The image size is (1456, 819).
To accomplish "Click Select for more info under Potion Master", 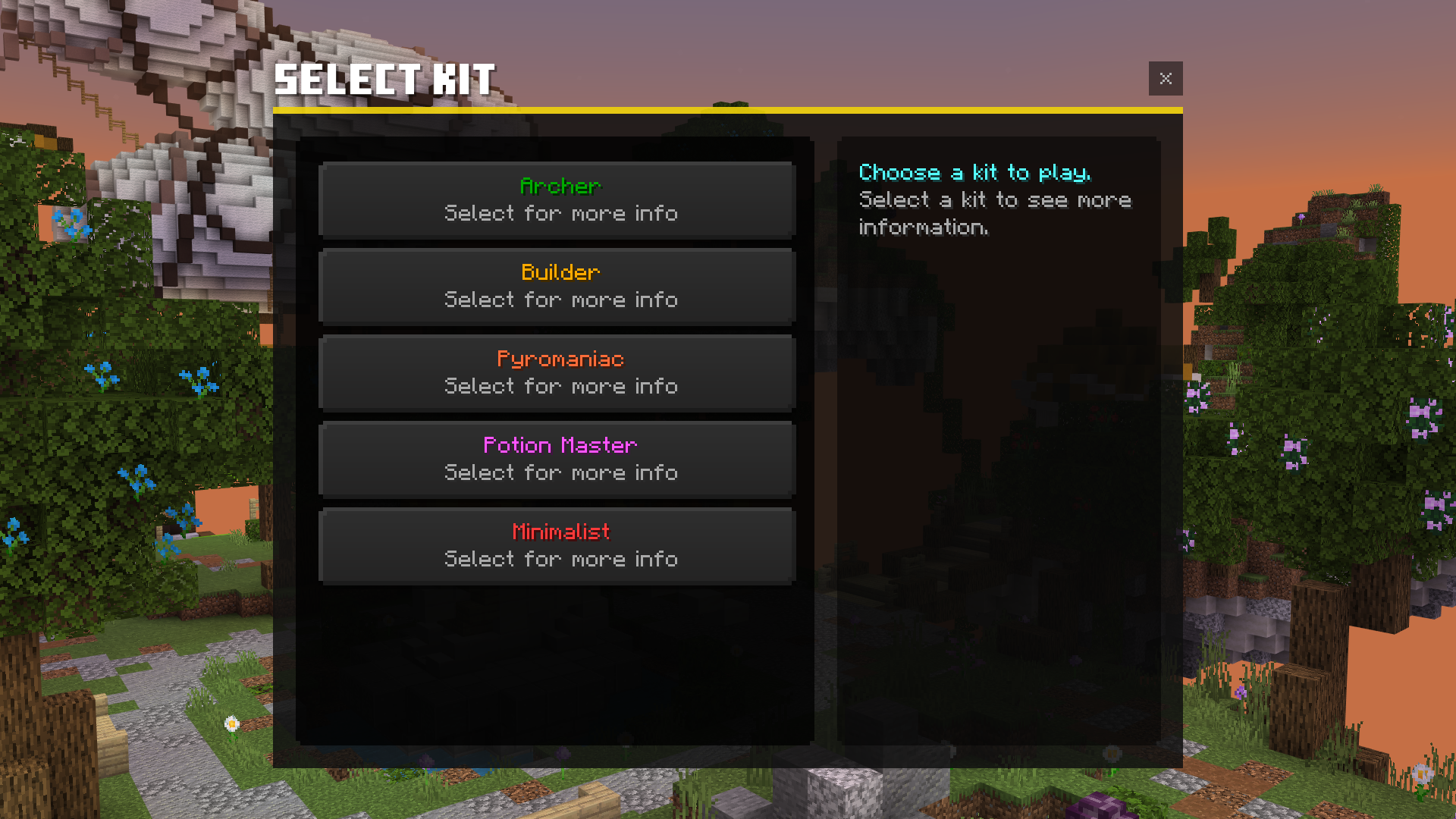I will click(x=560, y=472).
